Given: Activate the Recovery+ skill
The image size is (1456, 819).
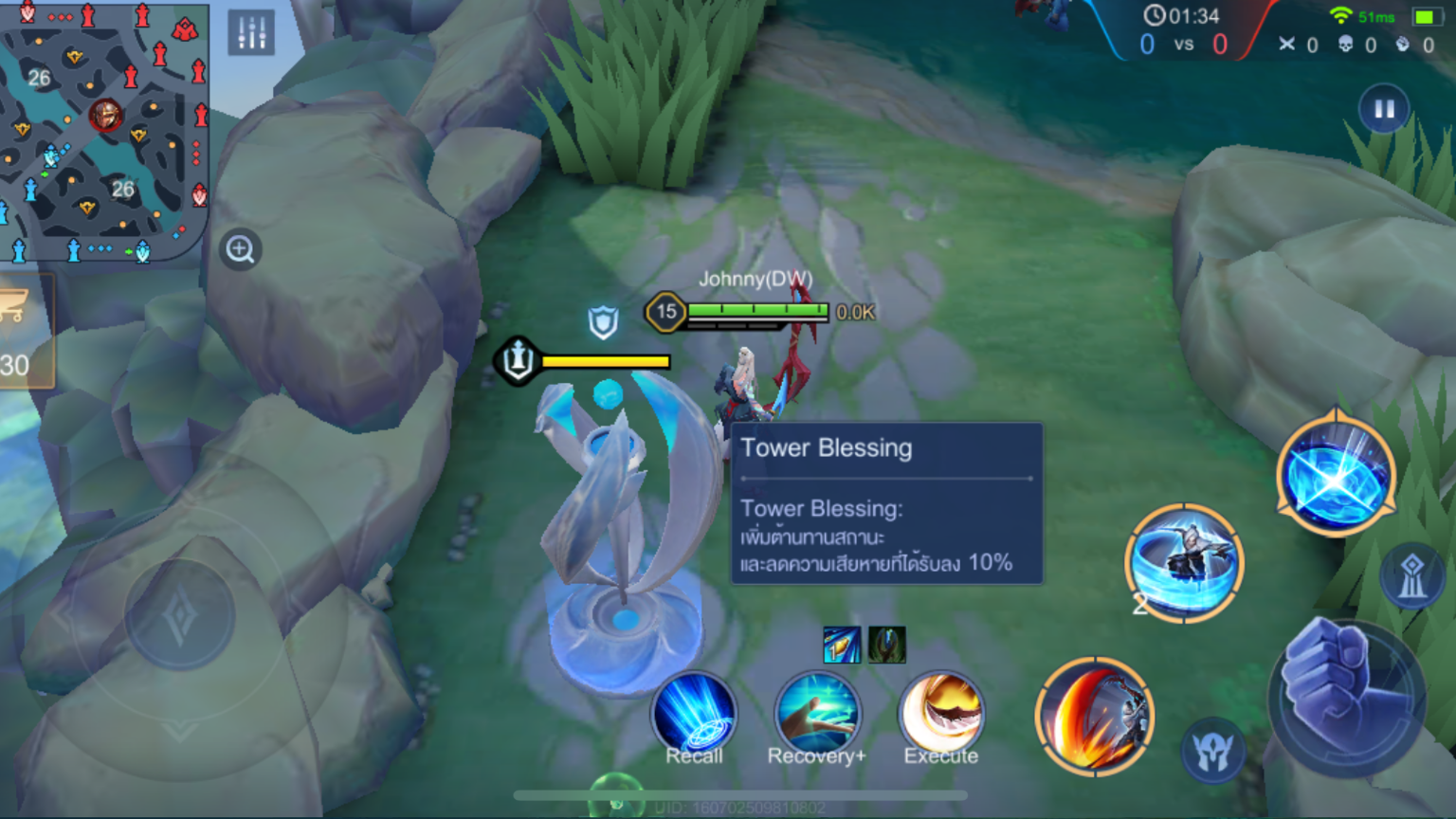Looking at the screenshot, I should tap(817, 716).
